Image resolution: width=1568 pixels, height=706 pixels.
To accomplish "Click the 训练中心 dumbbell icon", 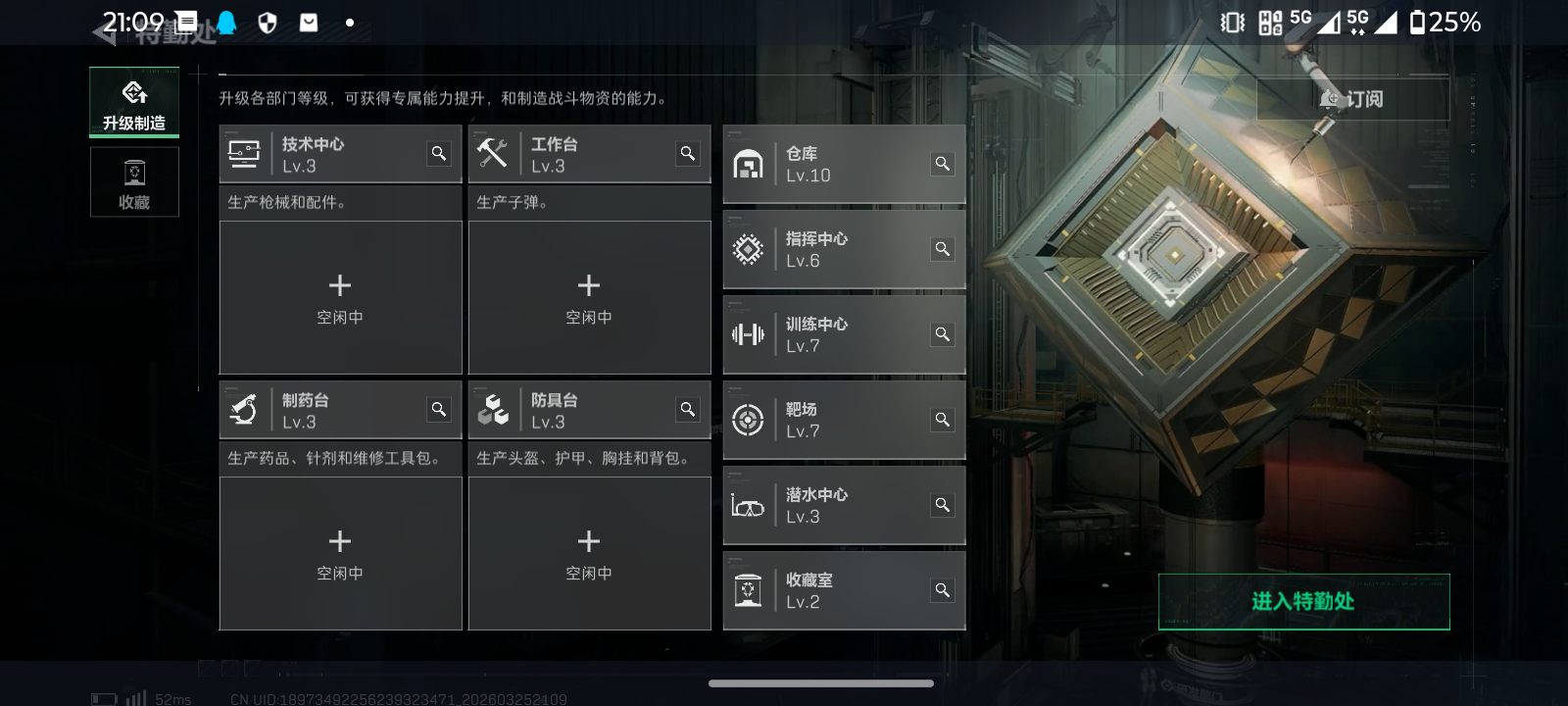I will [749, 334].
